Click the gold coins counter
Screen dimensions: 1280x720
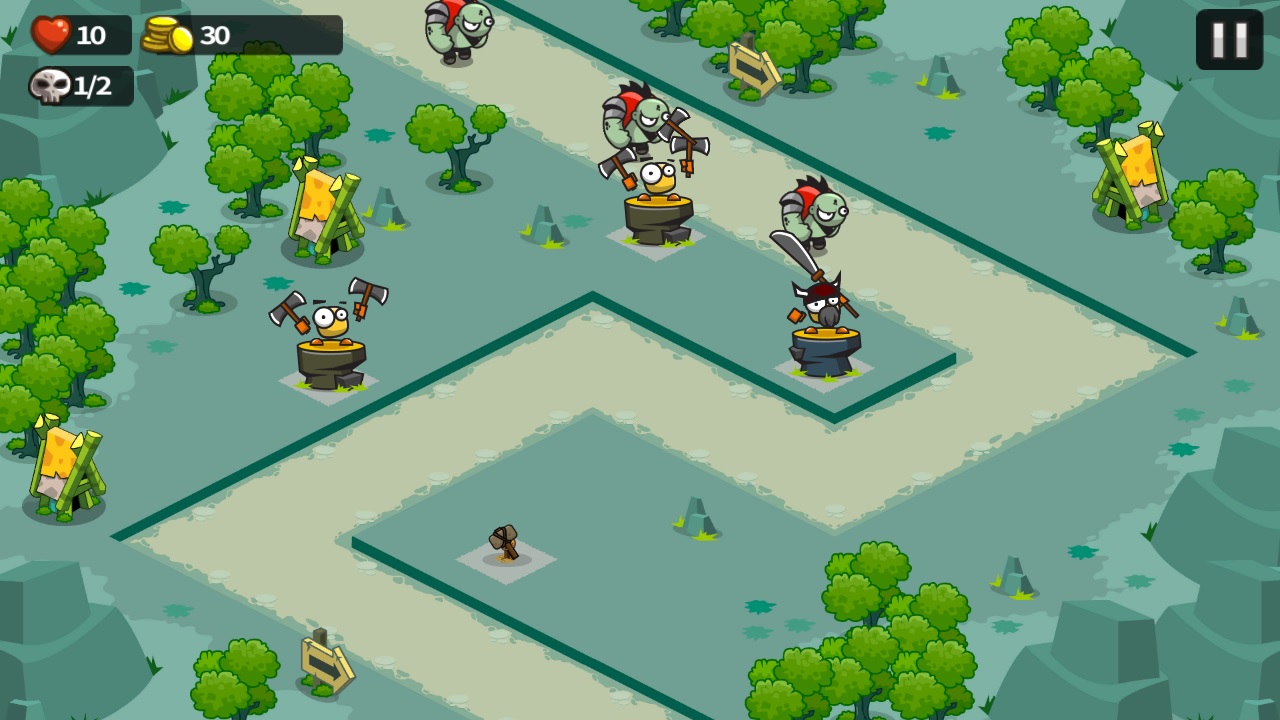(x=166, y=34)
